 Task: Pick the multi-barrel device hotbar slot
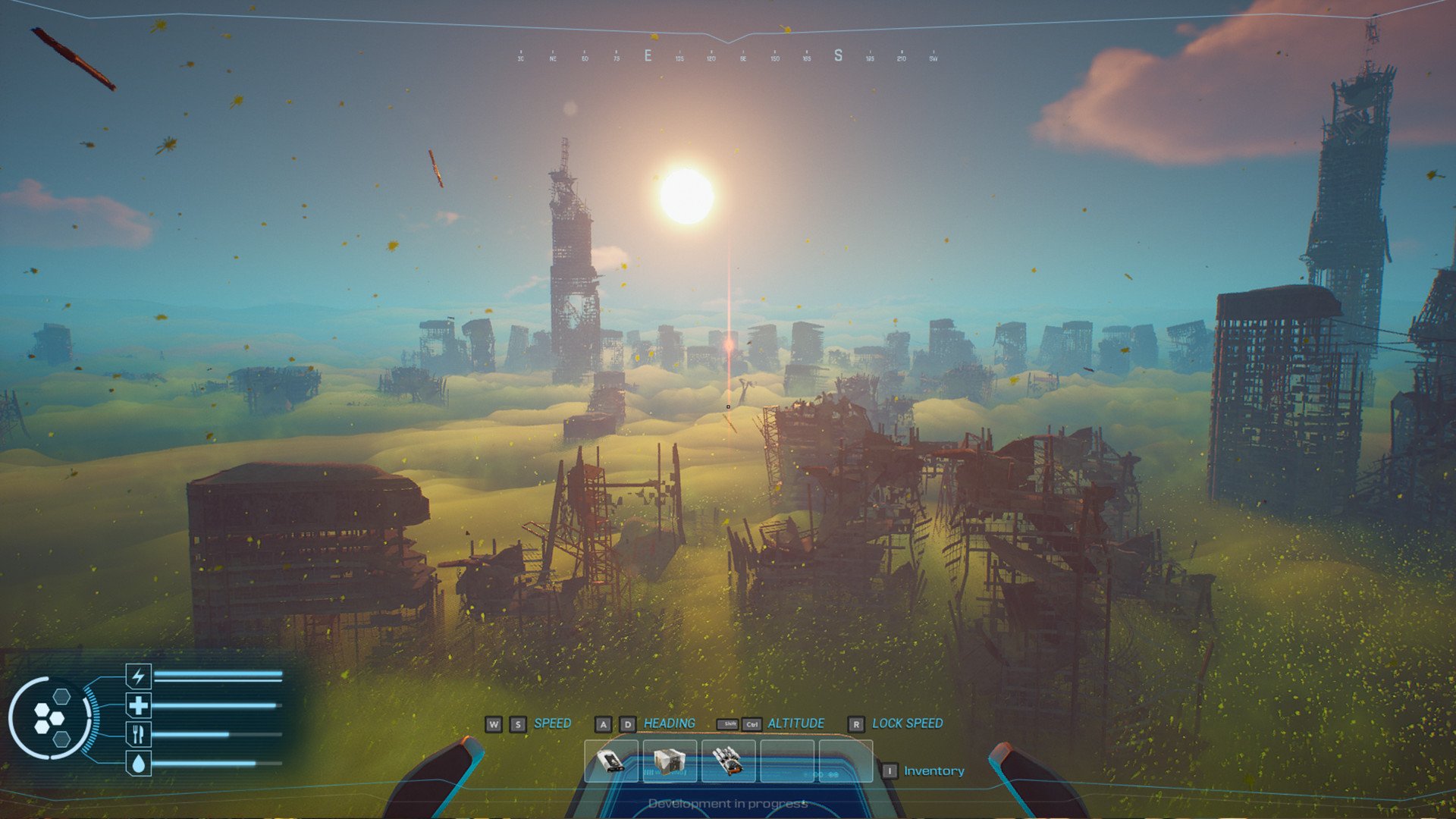(x=728, y=761)
